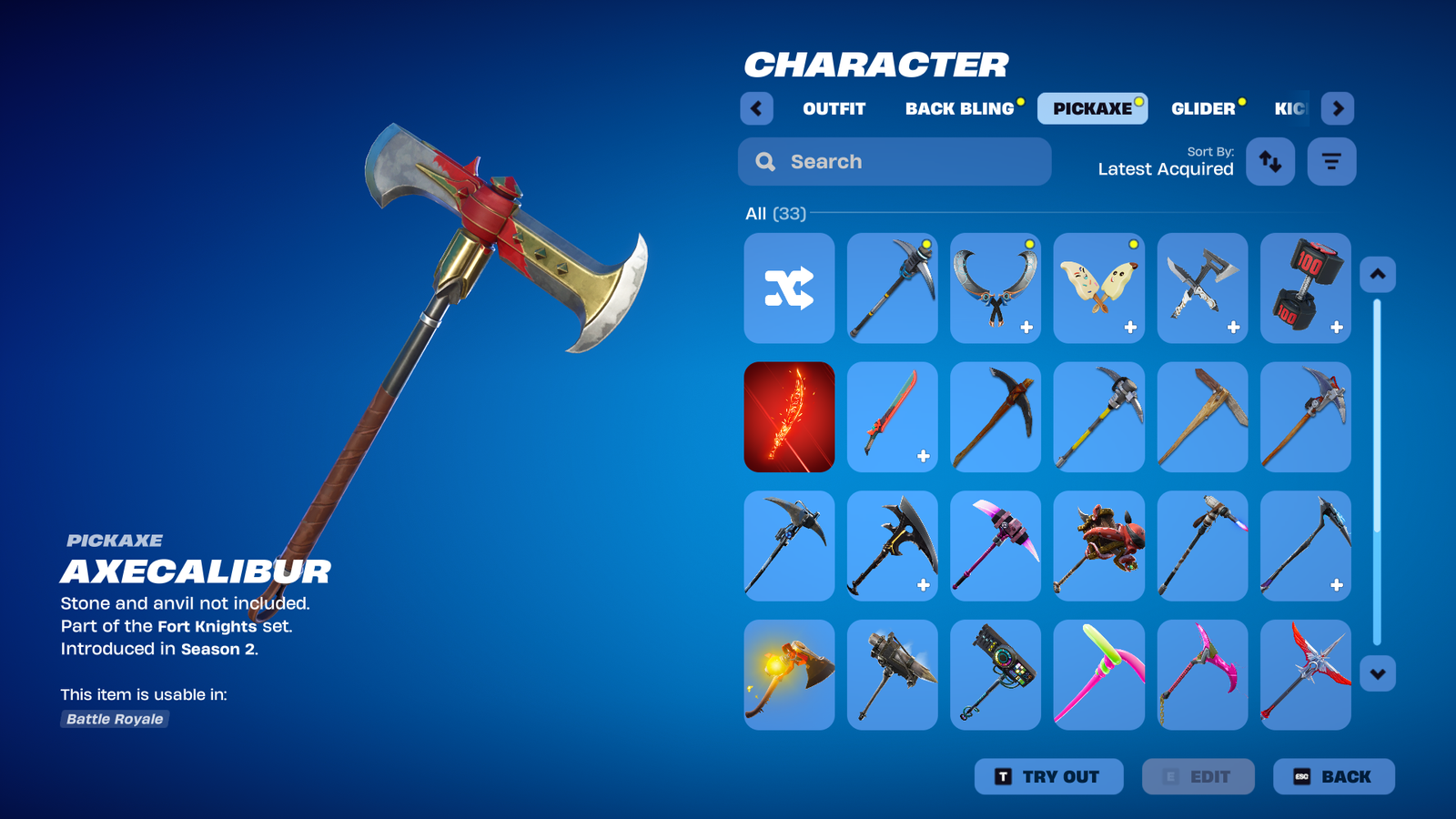Go to previous category with left arrow
Screen dimensions: 1456x819
(756, 108)
